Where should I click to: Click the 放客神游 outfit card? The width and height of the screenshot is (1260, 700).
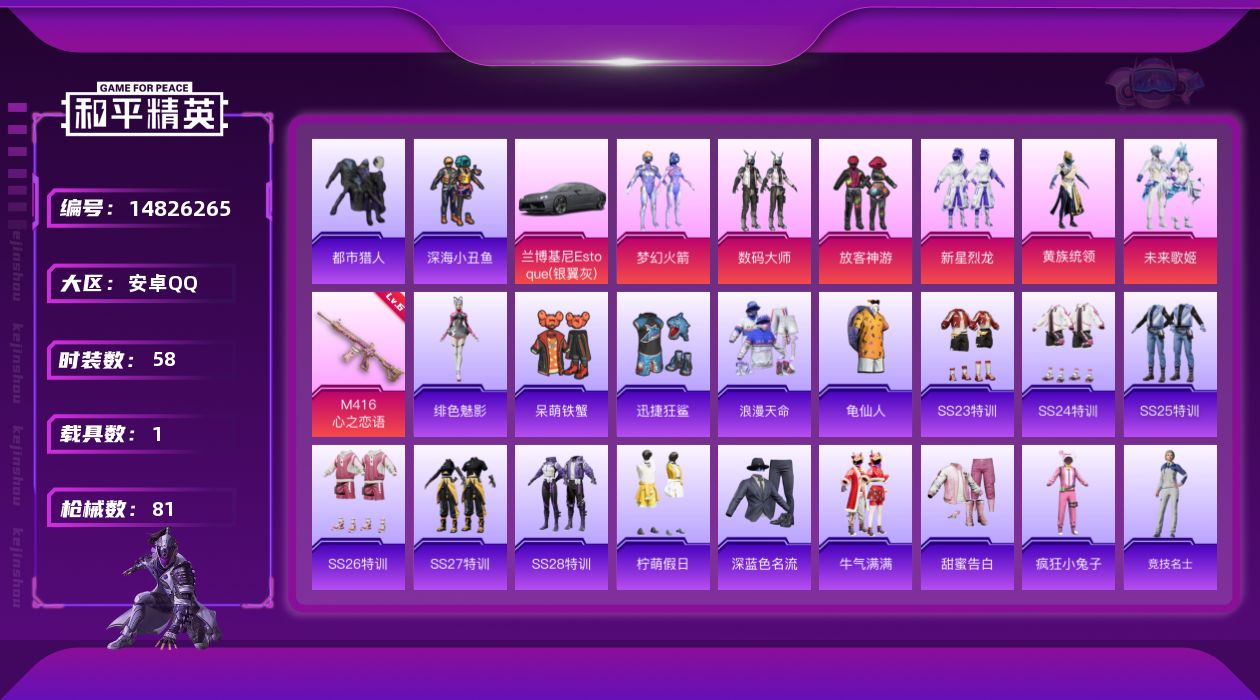tap(865, 211)
